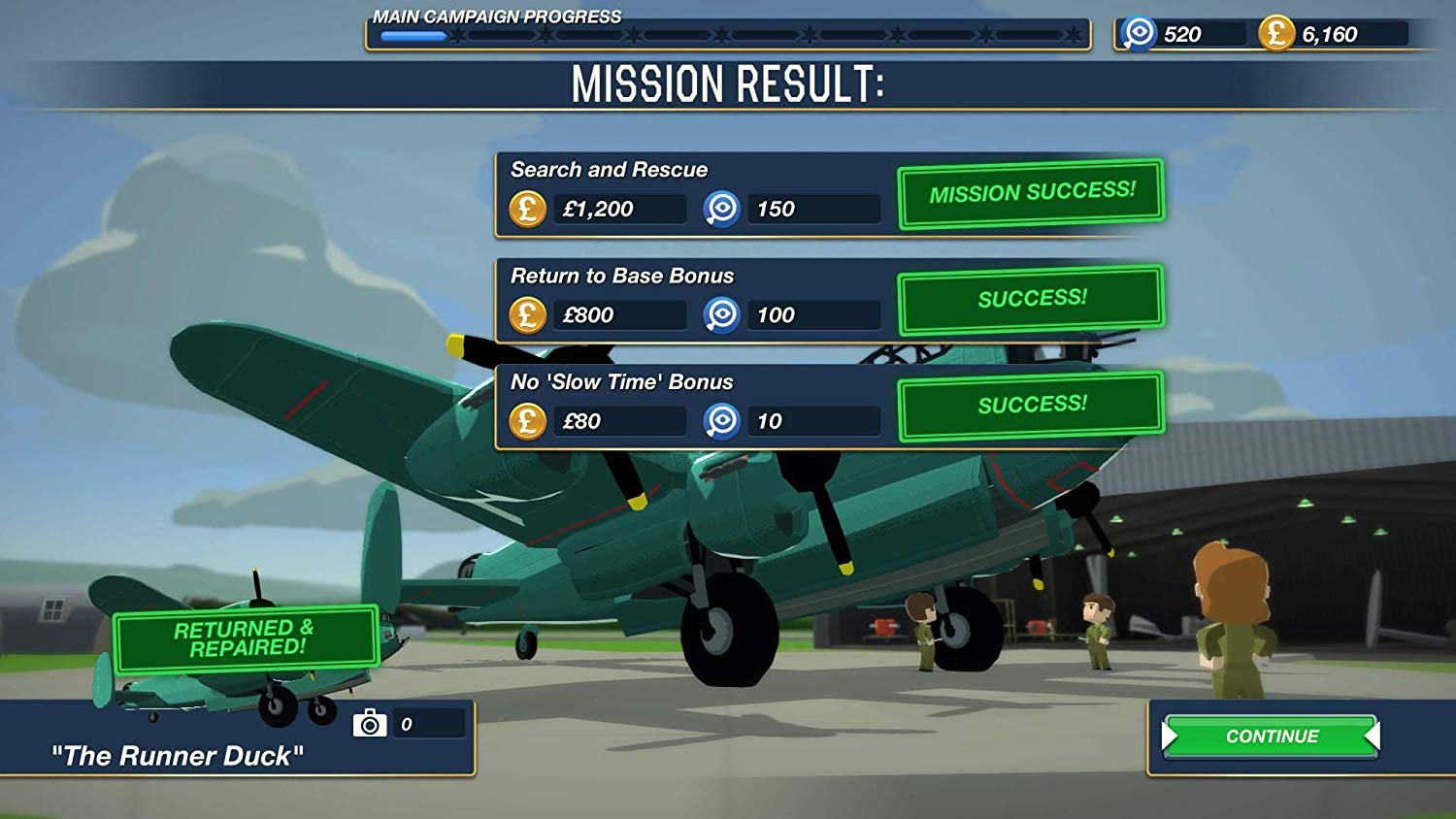Select the Search and Rescue mission title
Image resolution: width=1456 pixels, height=819 pixels.
(610, 169)
